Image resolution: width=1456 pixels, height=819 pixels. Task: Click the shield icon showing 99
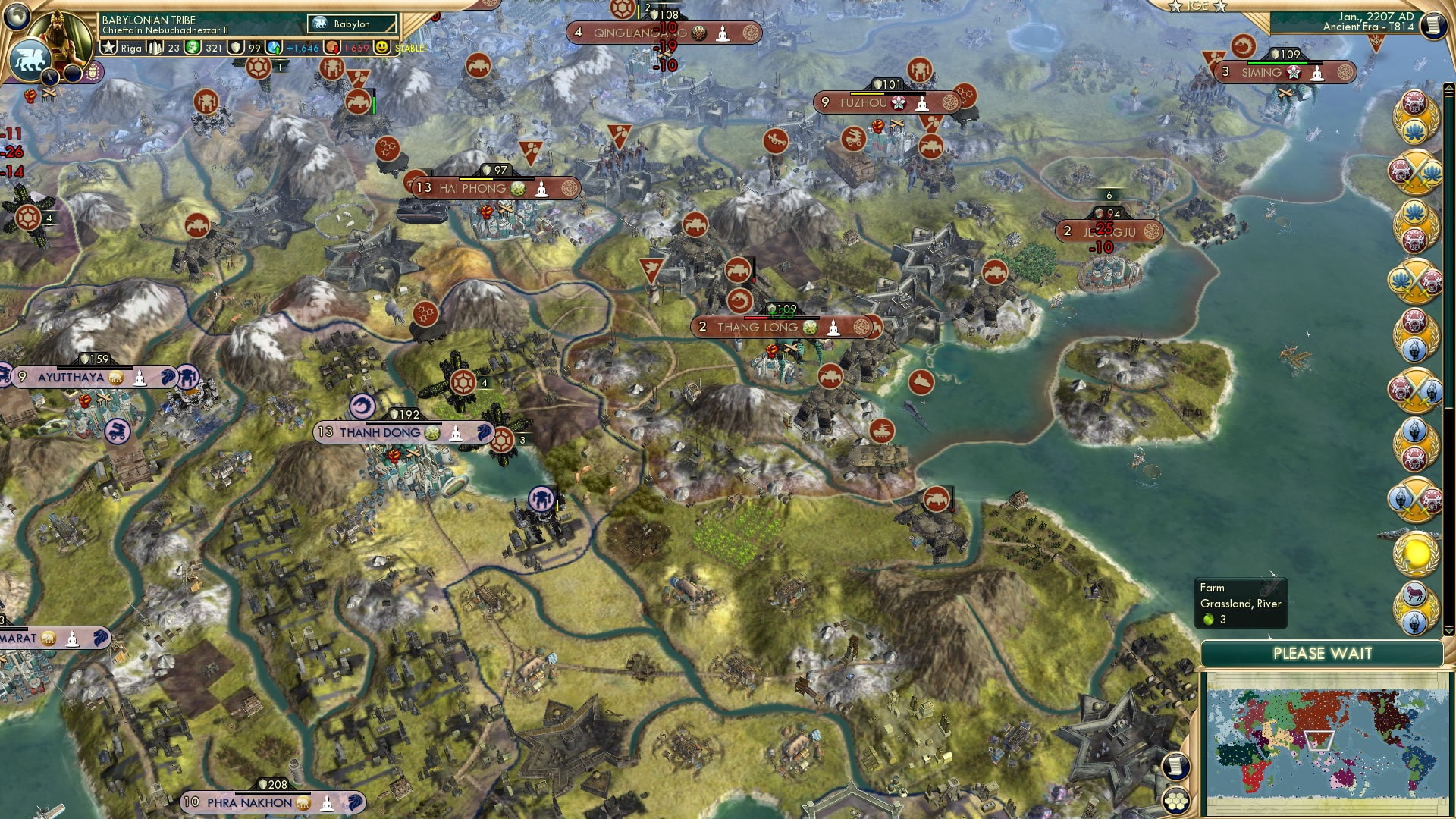tap(235, 47)
